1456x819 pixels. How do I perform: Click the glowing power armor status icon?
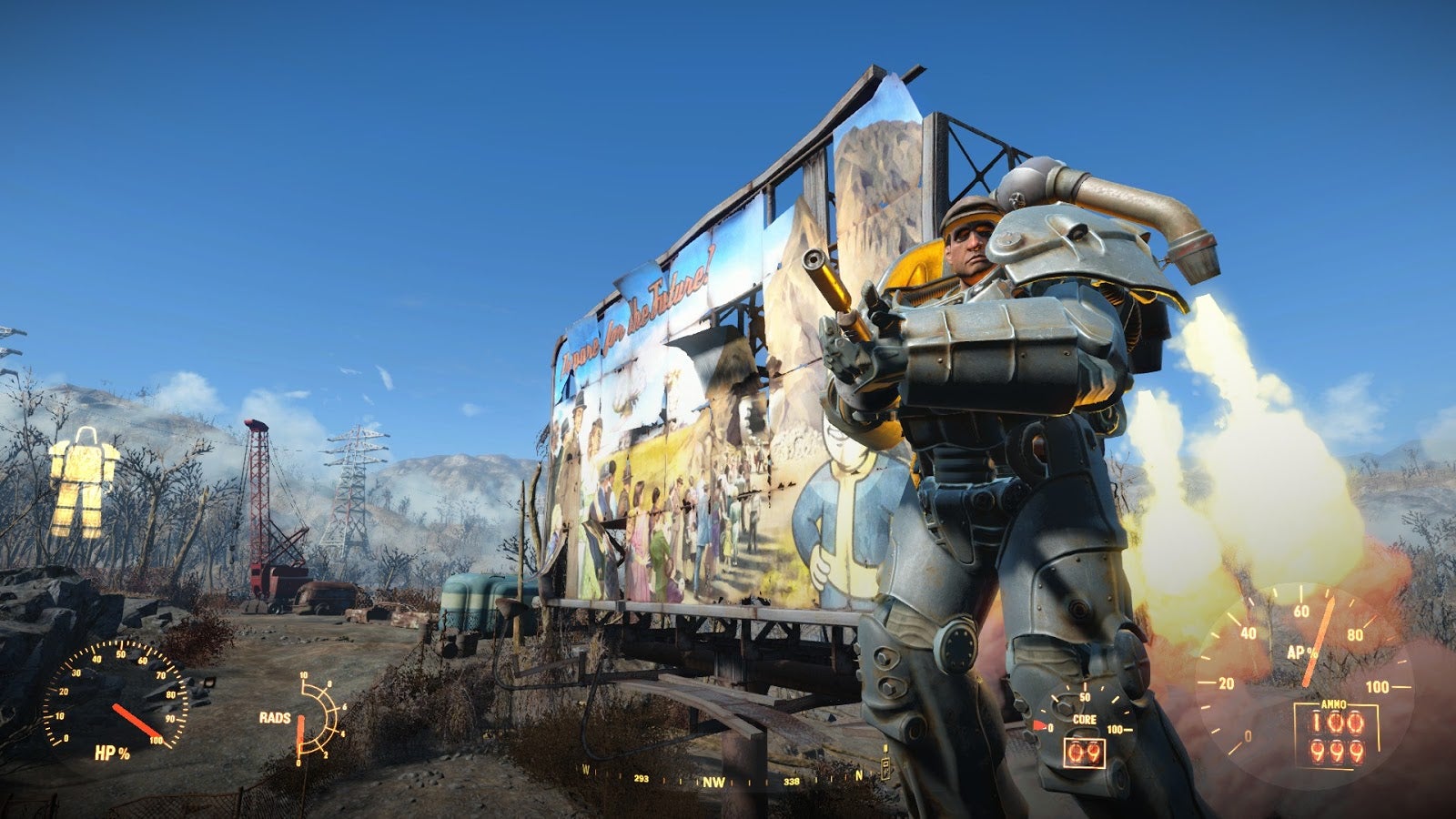[x=84, y=481]
